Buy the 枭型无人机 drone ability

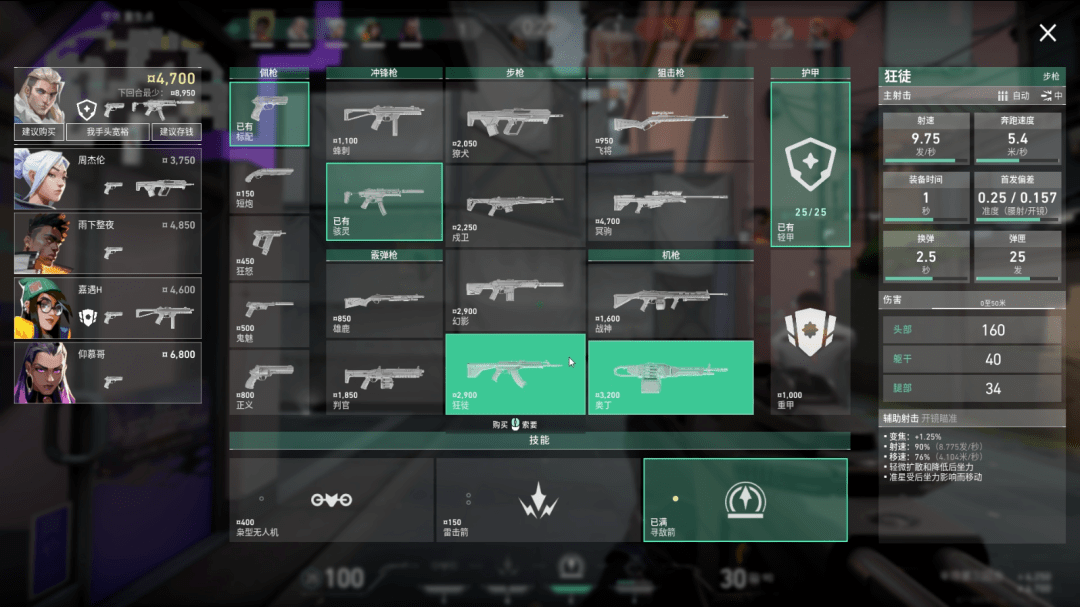tap(331, 500)
